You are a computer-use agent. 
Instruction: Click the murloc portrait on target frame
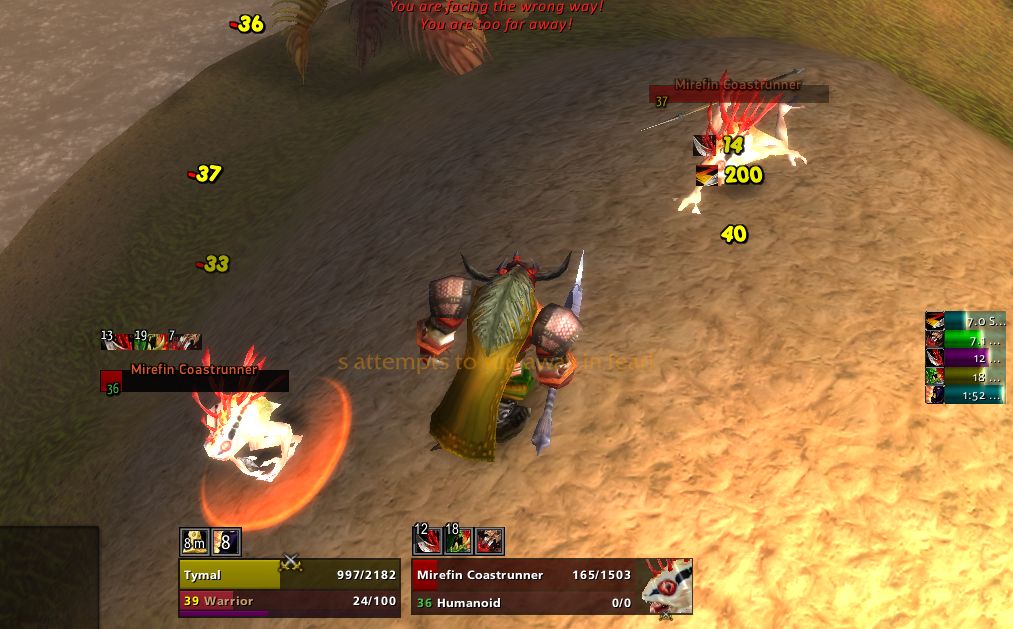[667, 585]
